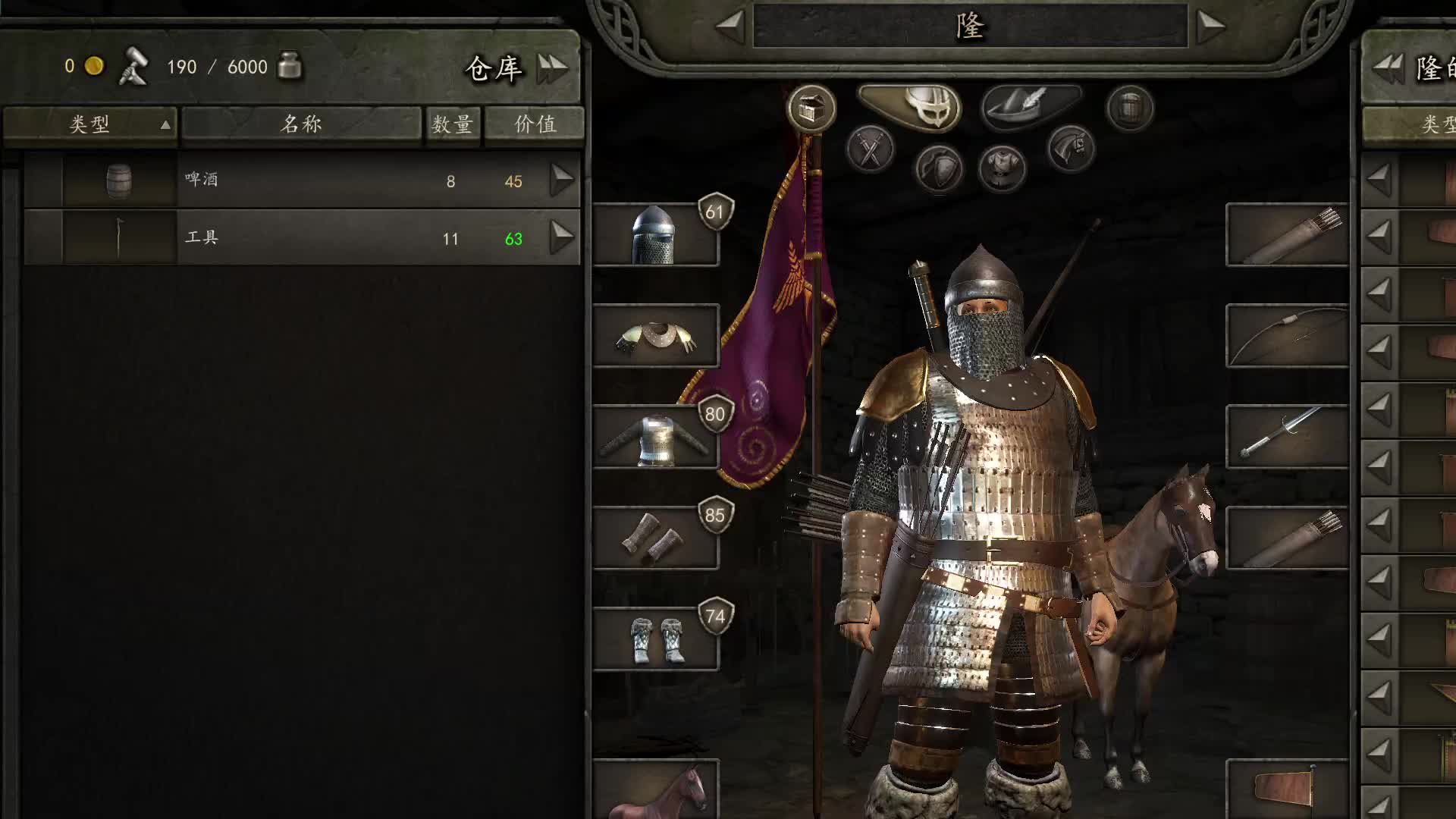This screenshot has height=819, width=1456.
Task: Transfer all warehouse items with double arrow
Action: pyautogui.click(x=552, y=68)
